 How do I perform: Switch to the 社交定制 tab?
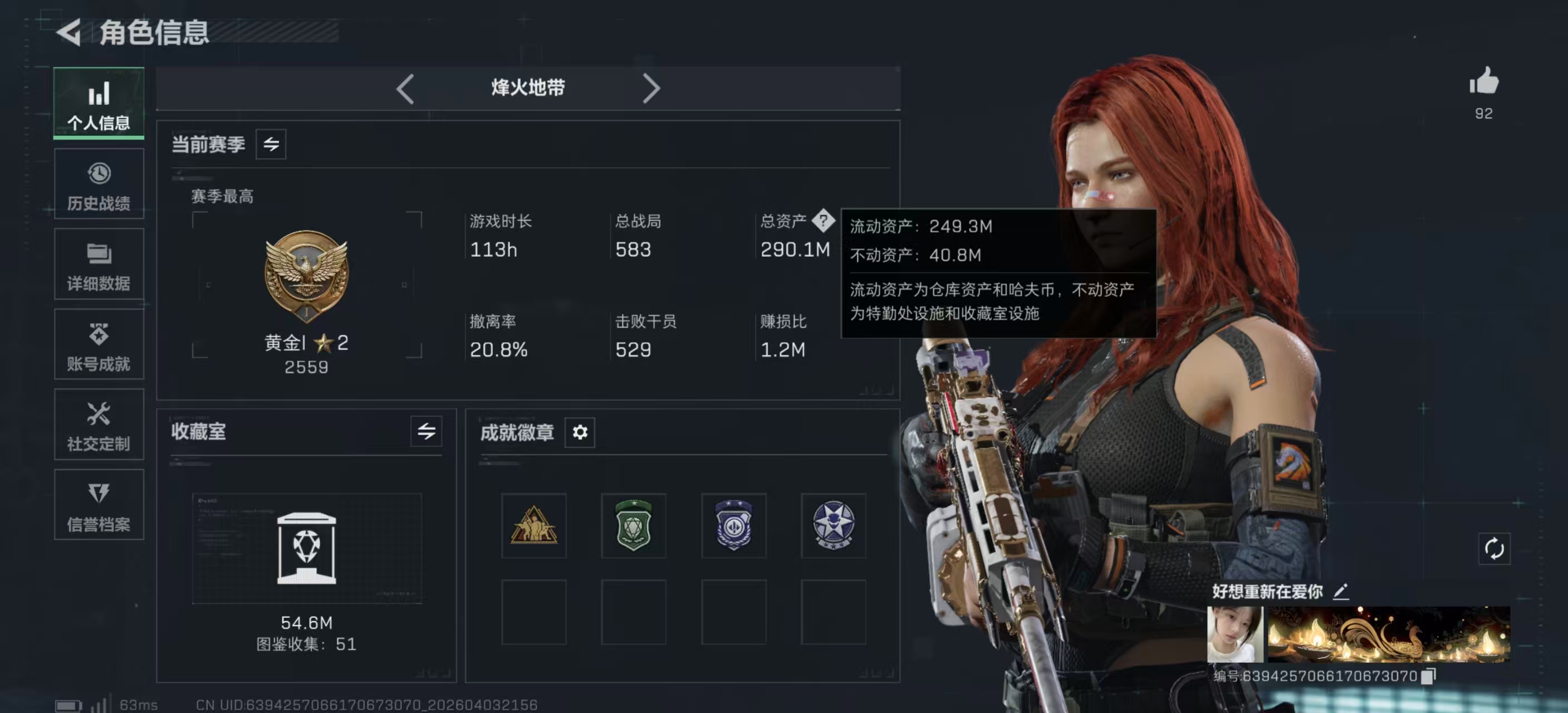point(99,425)
